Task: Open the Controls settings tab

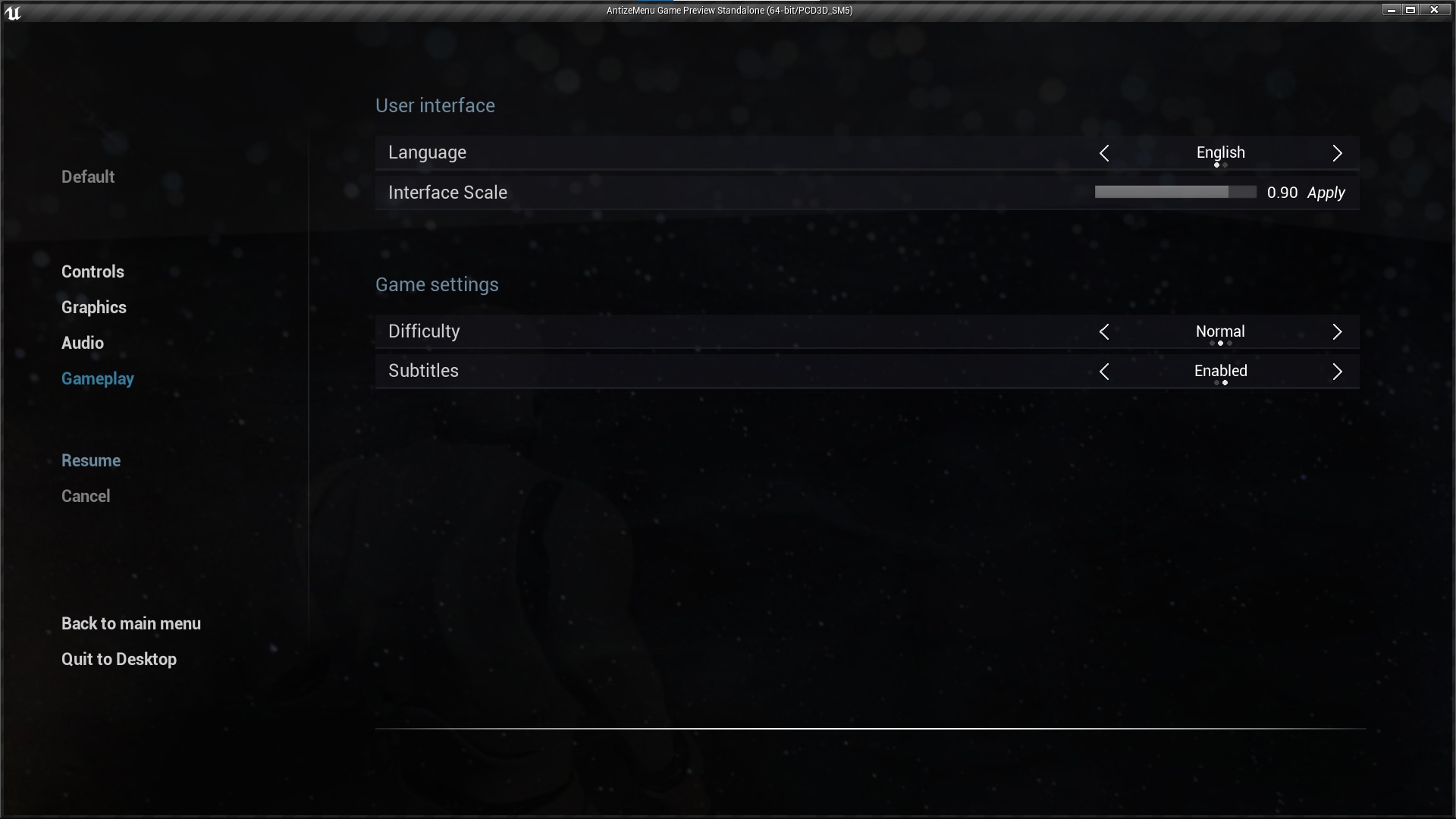Action: coord(92,271)
